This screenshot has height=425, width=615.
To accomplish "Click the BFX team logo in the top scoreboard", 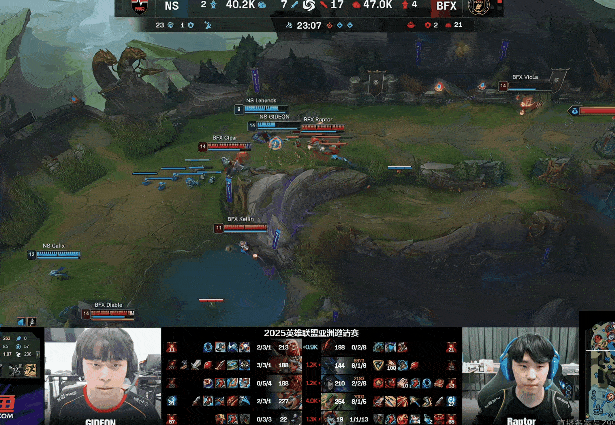I will 478,6.
